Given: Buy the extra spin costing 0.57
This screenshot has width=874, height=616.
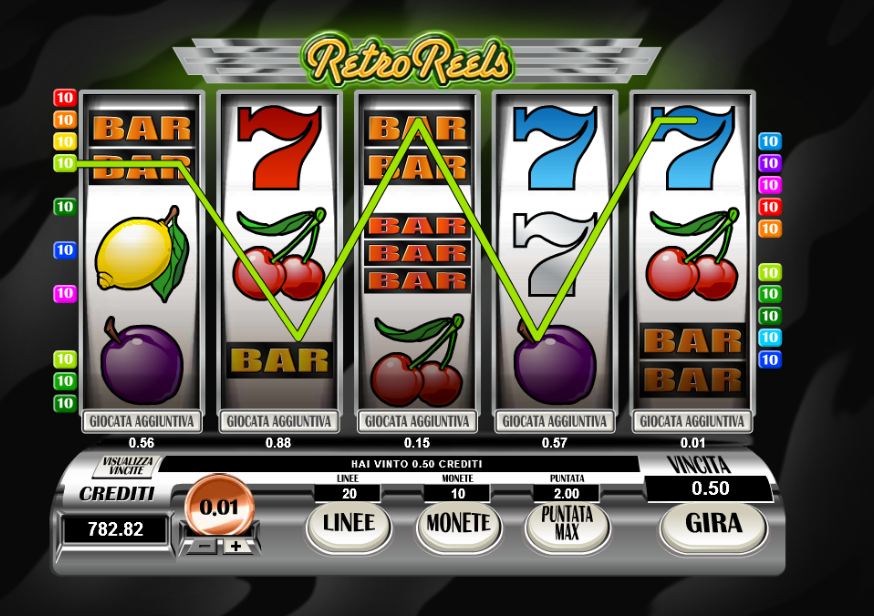Looking at the screenshot, I should 555,421.
